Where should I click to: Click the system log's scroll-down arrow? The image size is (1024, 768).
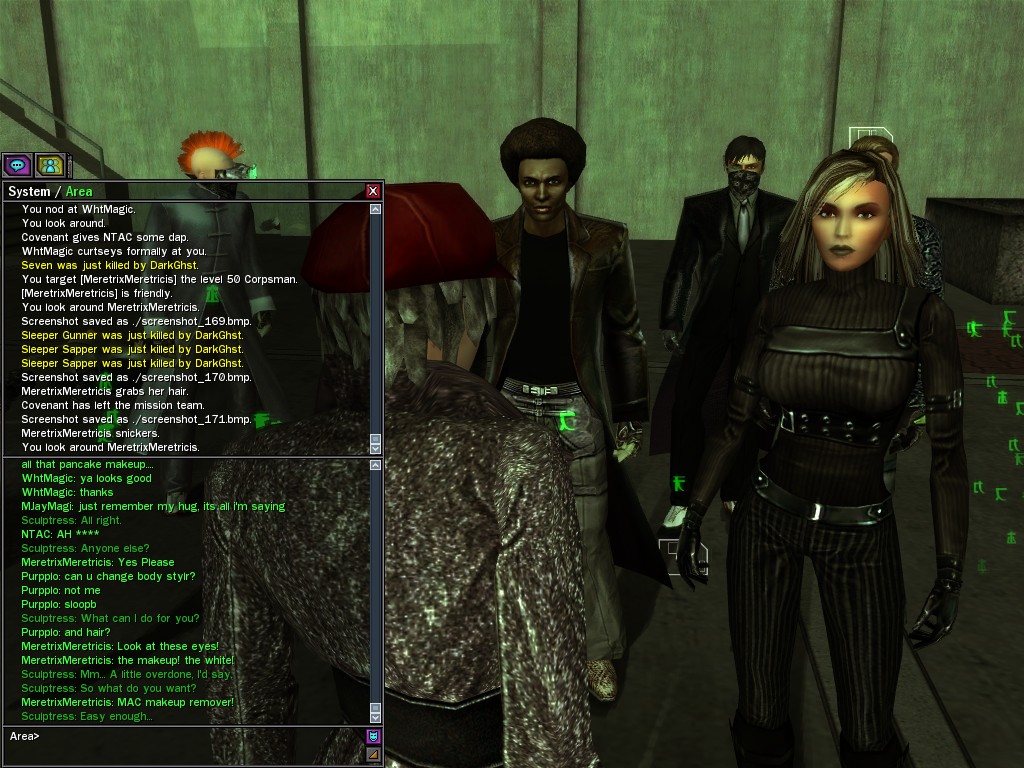pyautogui.click(x=376, y=449)
